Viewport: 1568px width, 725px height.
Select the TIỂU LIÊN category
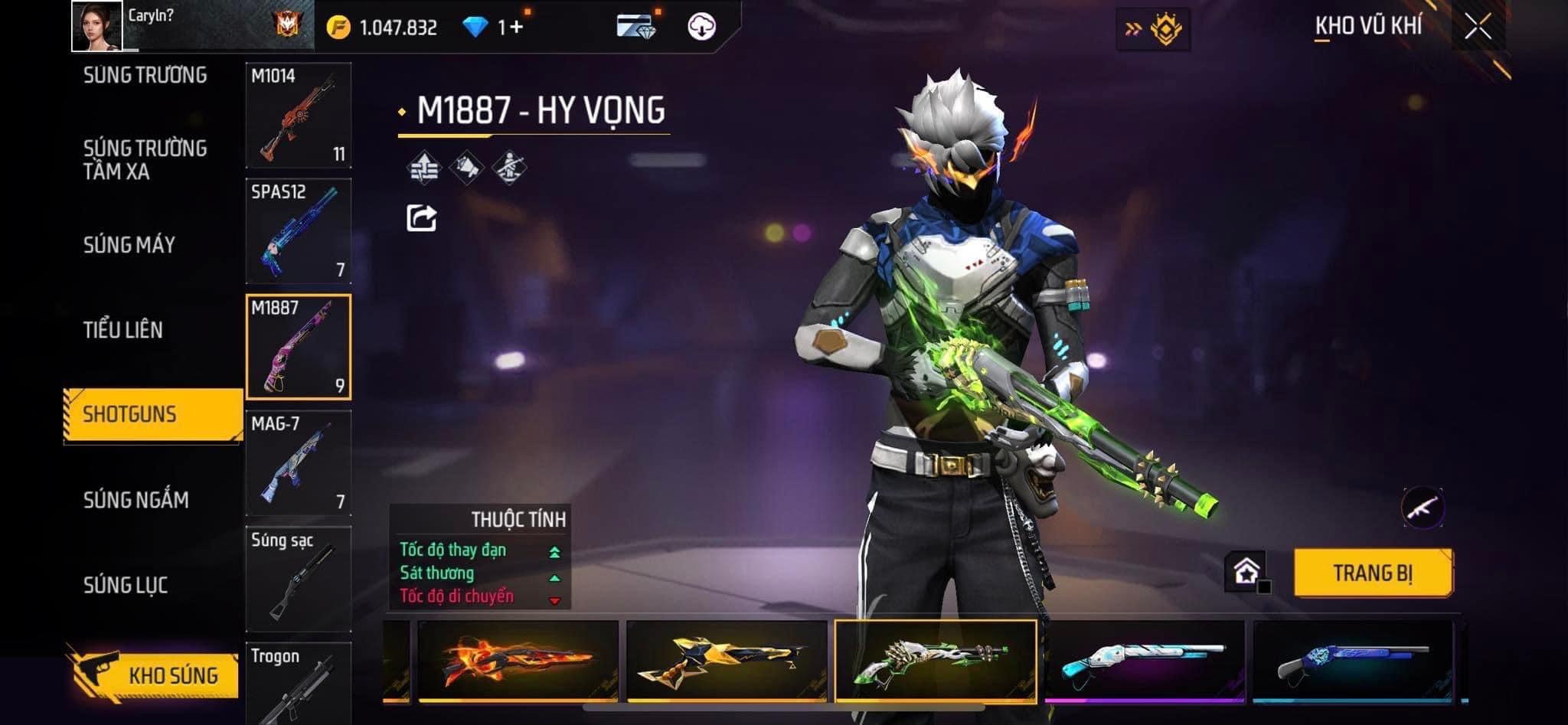(123, 330)
